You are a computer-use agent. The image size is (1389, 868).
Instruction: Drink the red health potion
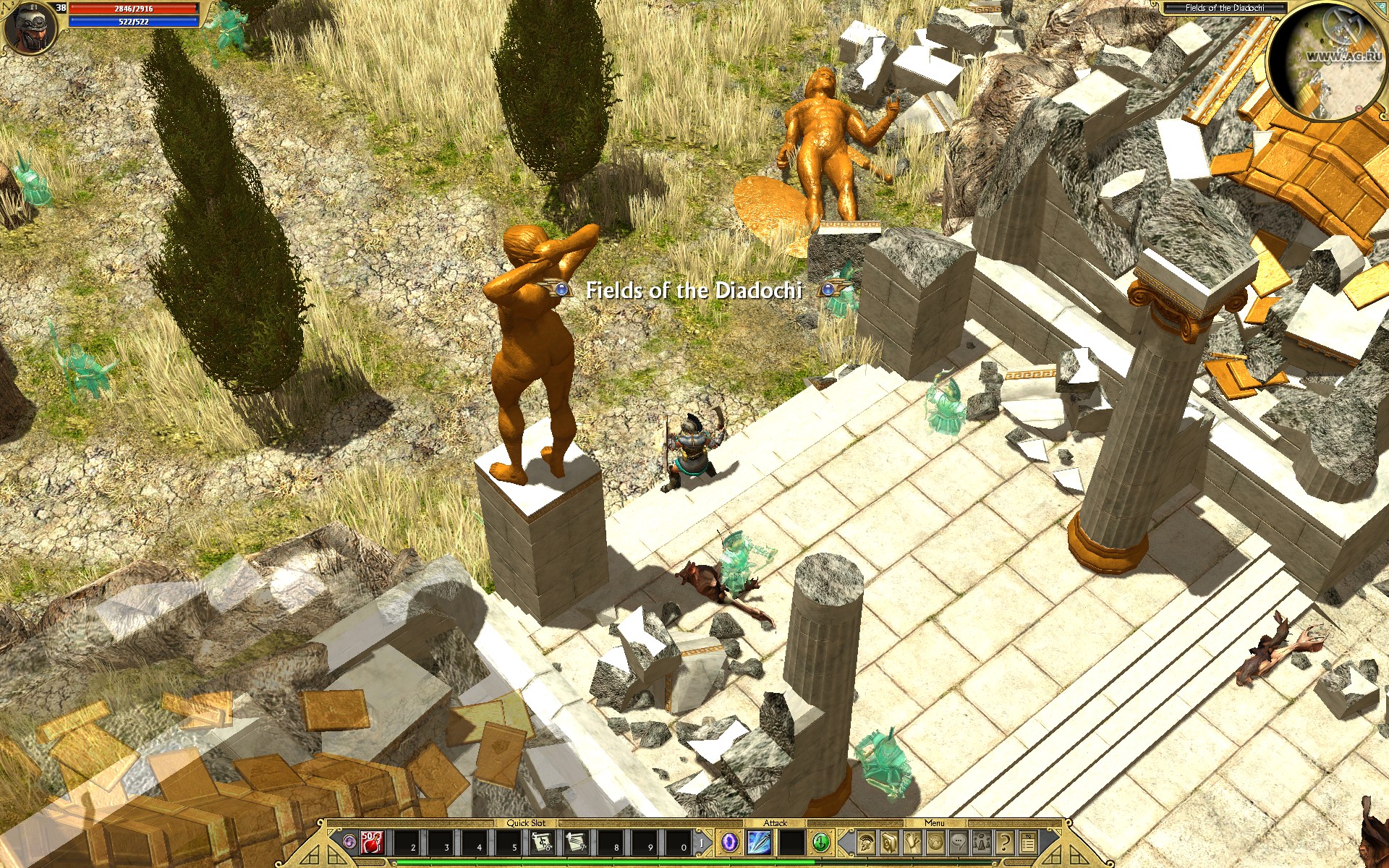pos(371,842)
